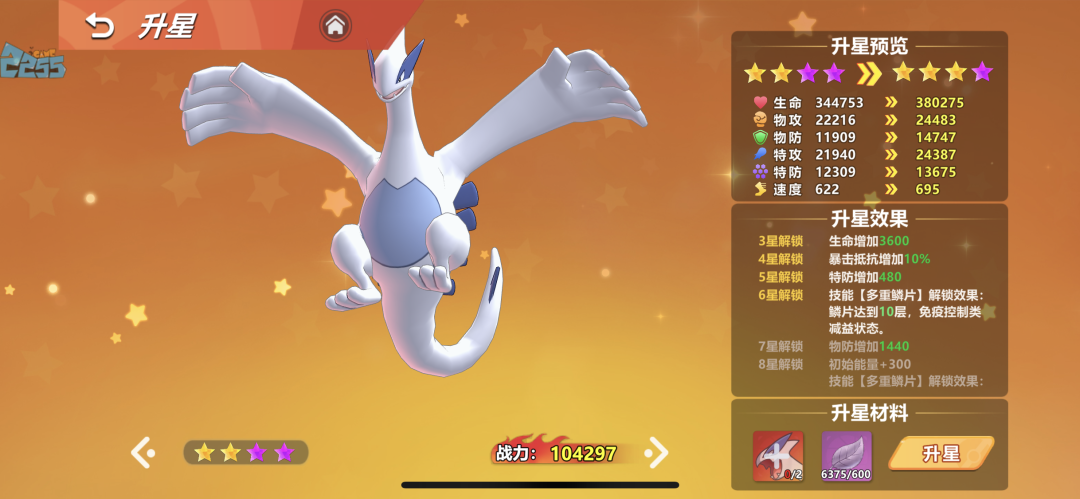1080x499 pixels.
Task: Select the Lugia shard material slot
Action: pos(778,455)
